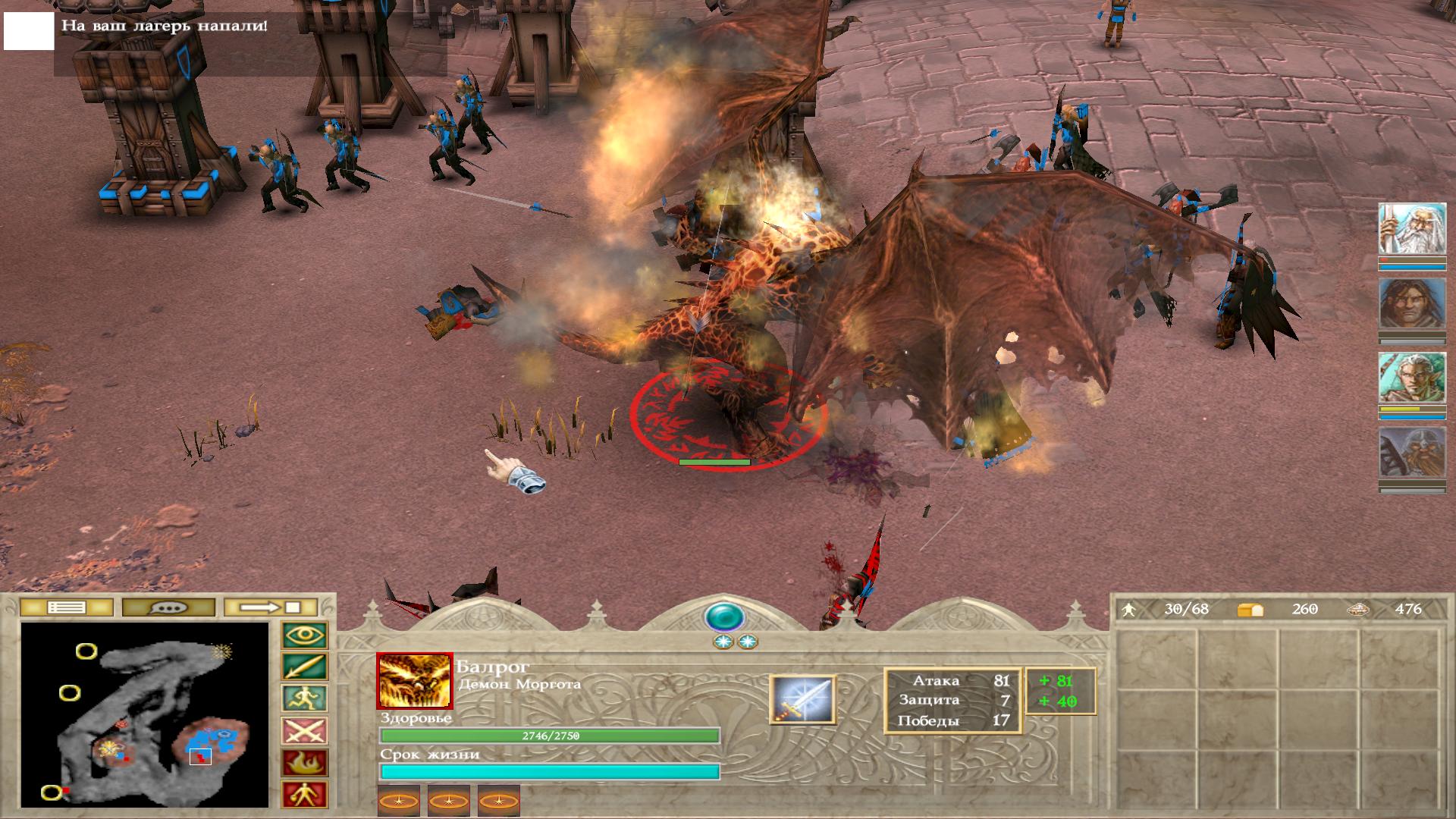This screenshot has height=819, width=1456.
Task: Choose the elf archer hero portrait
Action: tap(1412, 378)
